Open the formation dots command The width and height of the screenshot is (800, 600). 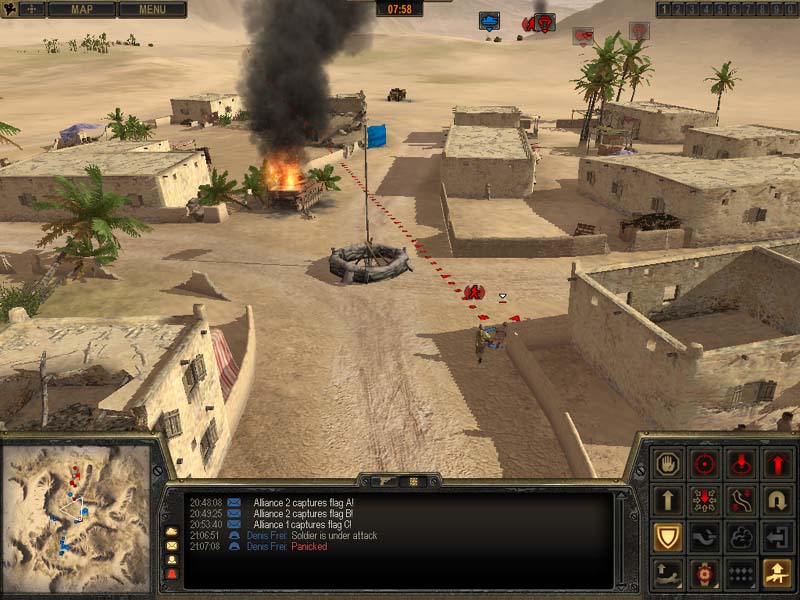pyautogui.click(x=741, y=573)
